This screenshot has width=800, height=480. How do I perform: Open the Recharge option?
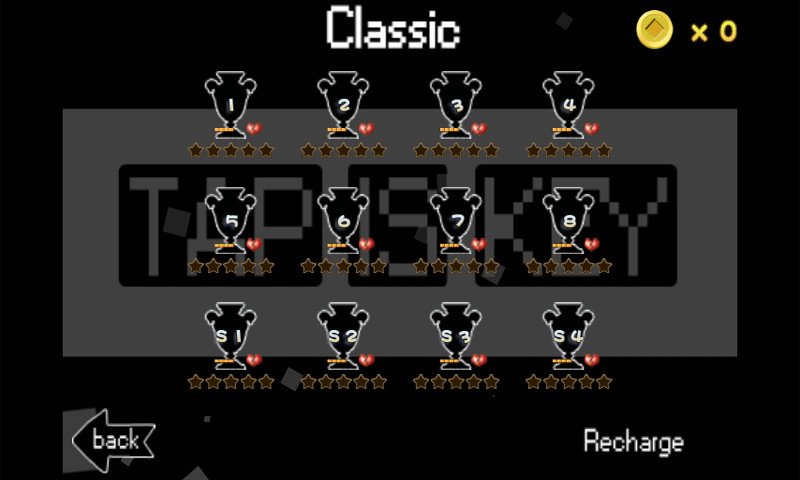coord(633,441)
